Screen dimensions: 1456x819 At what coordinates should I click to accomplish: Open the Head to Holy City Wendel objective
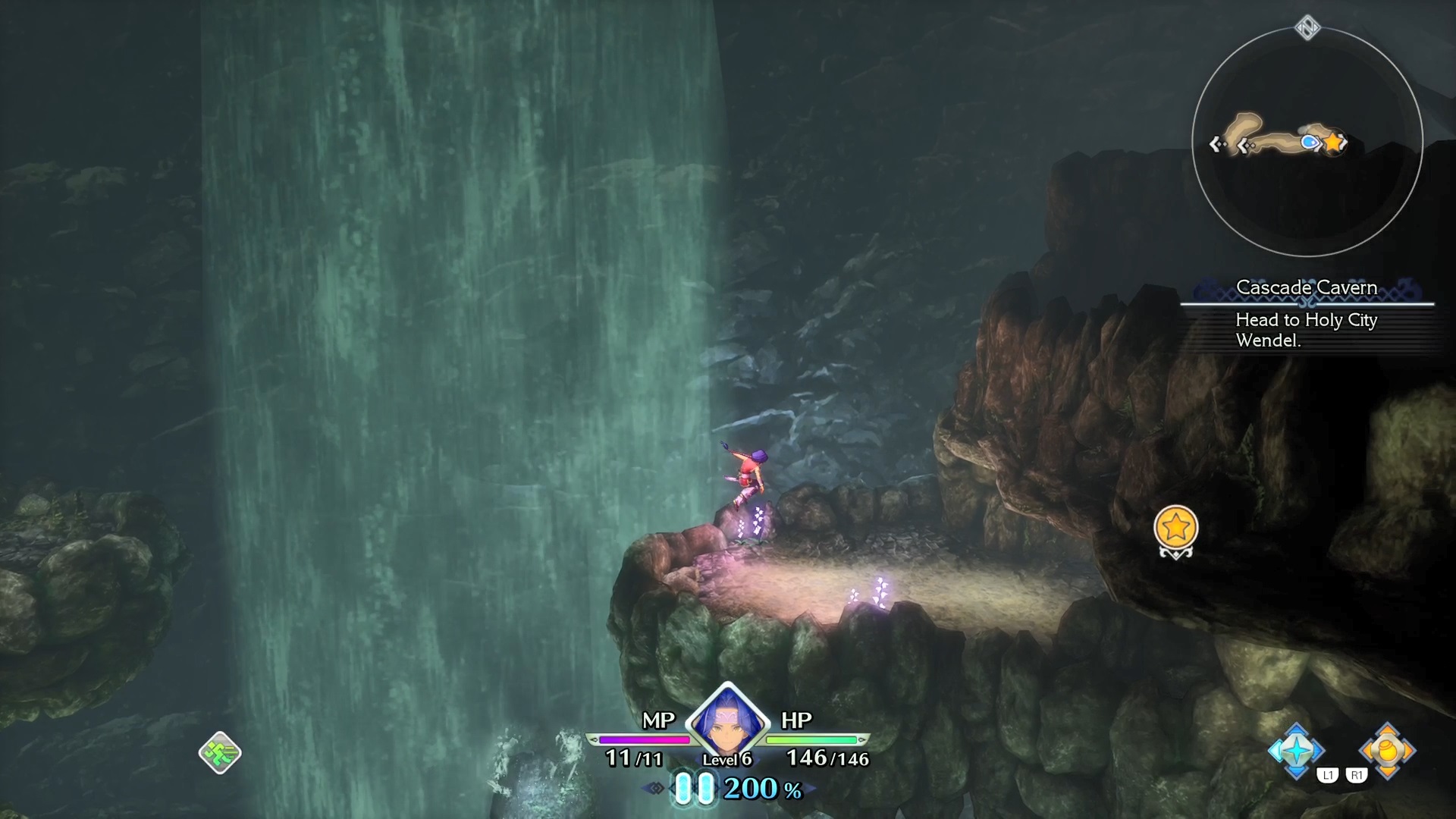point(1306,330)
